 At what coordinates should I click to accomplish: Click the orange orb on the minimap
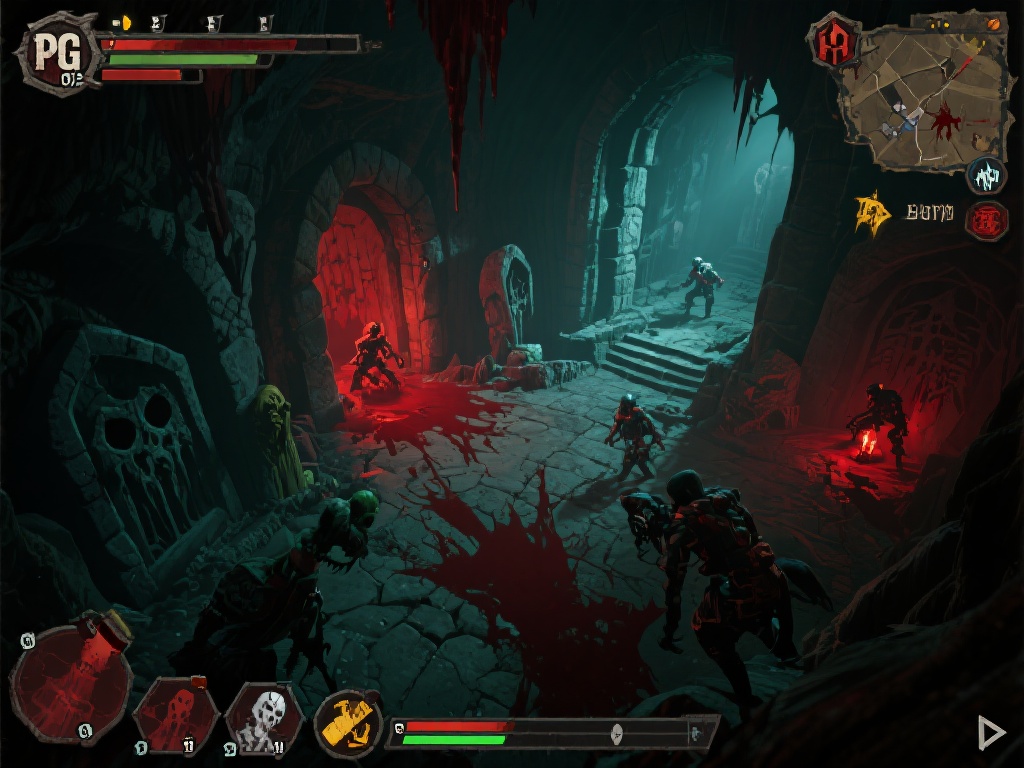coord(992,23)
